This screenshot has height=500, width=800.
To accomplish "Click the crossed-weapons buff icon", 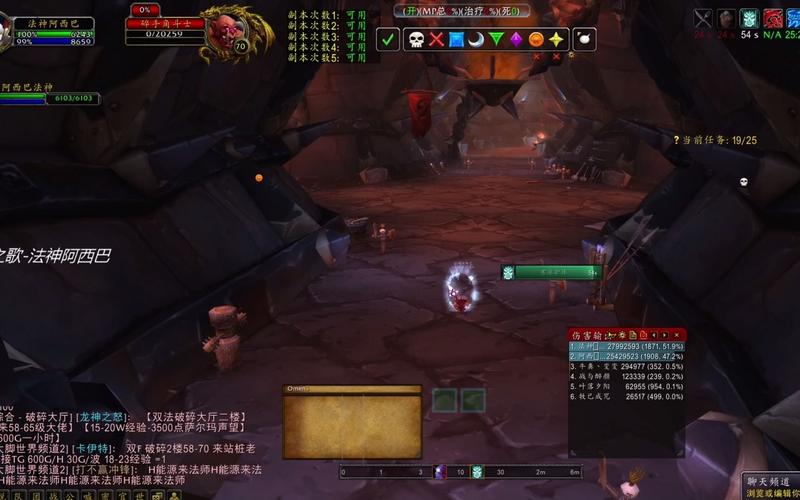I will (704, 18).
